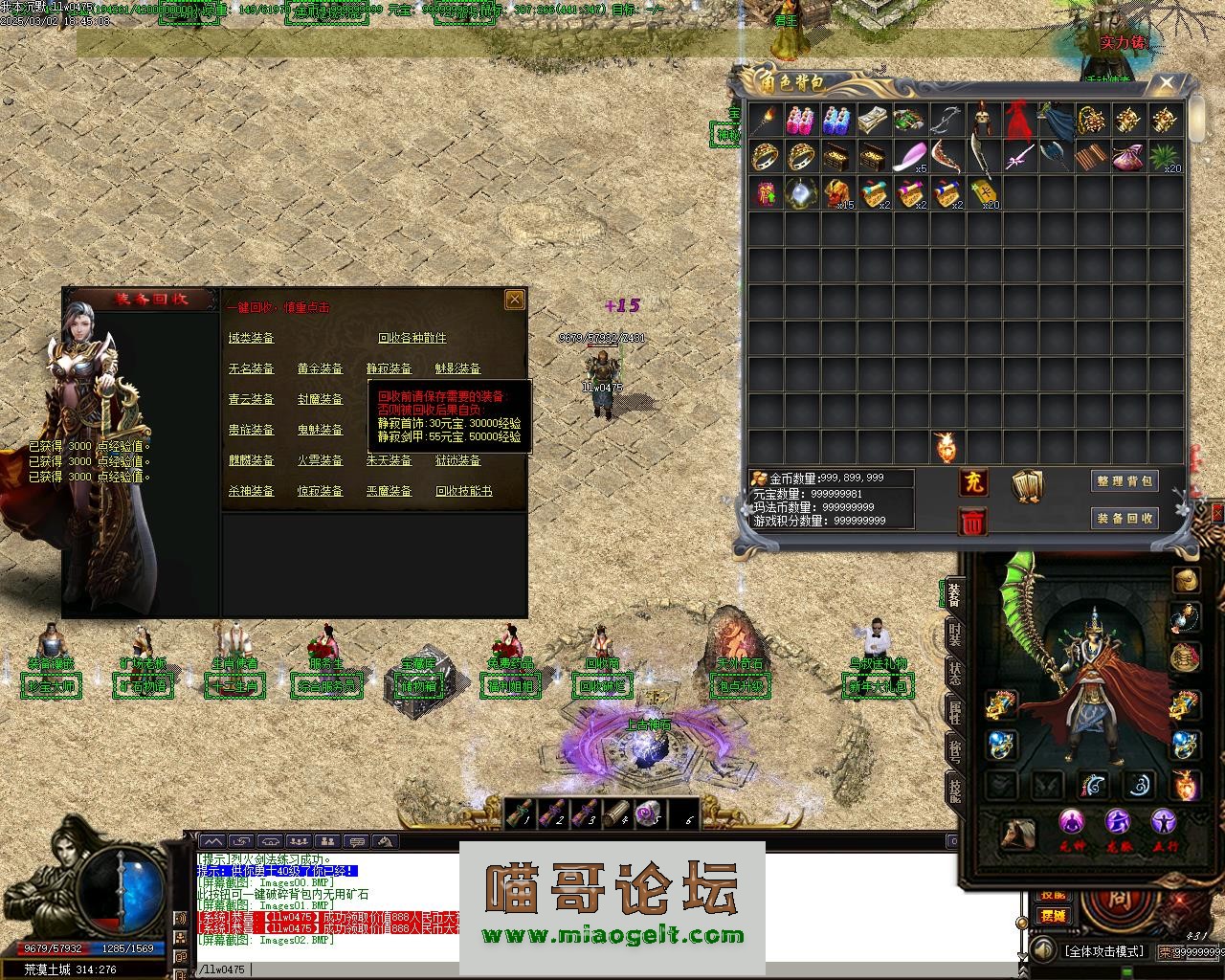The image size is (1225, 980).
Task: Click the 整理背包 sort button
Action: [x=1125, y=480]
